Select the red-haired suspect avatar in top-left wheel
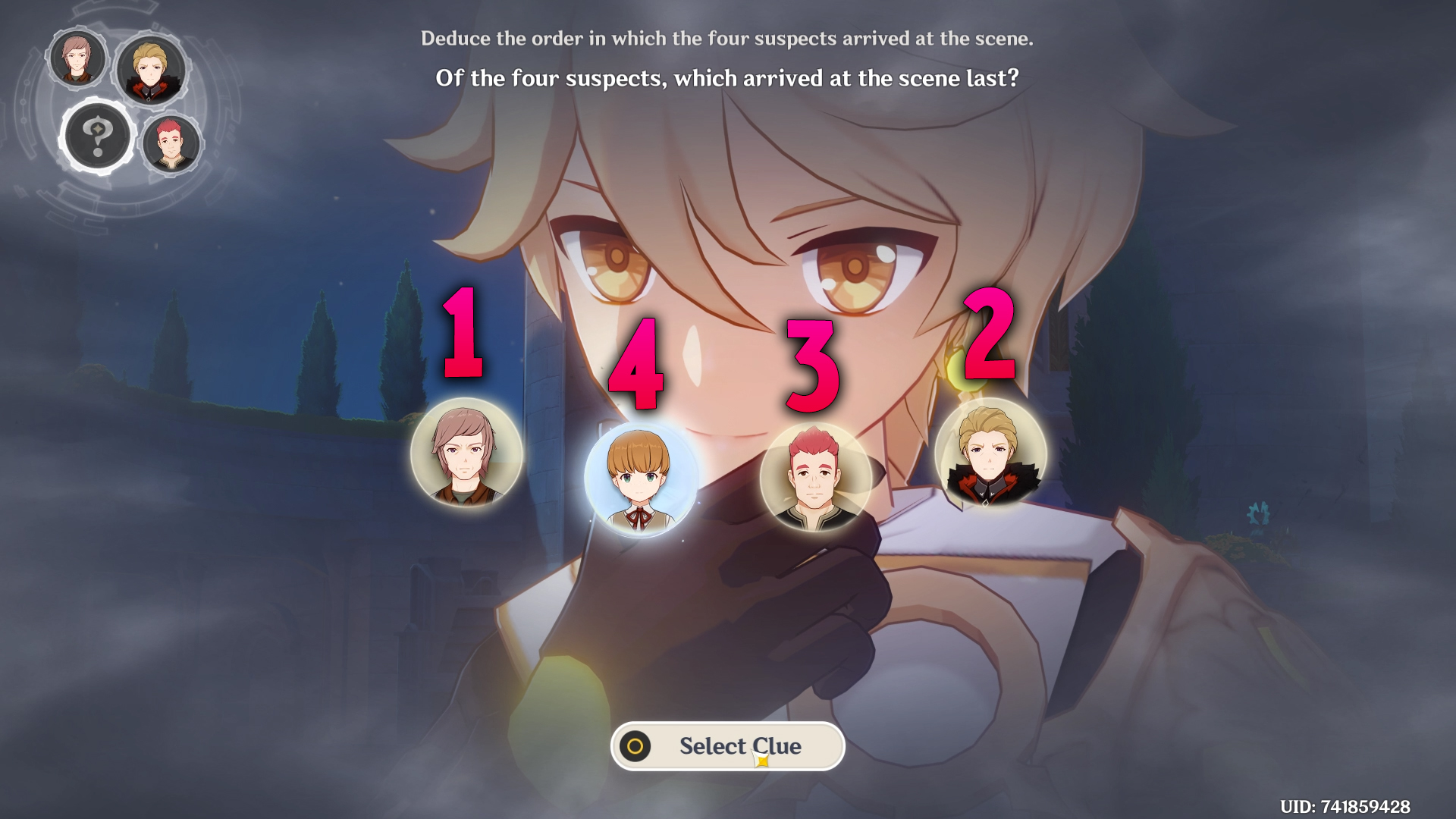1456x819 pixels. (x=171, y=144)
